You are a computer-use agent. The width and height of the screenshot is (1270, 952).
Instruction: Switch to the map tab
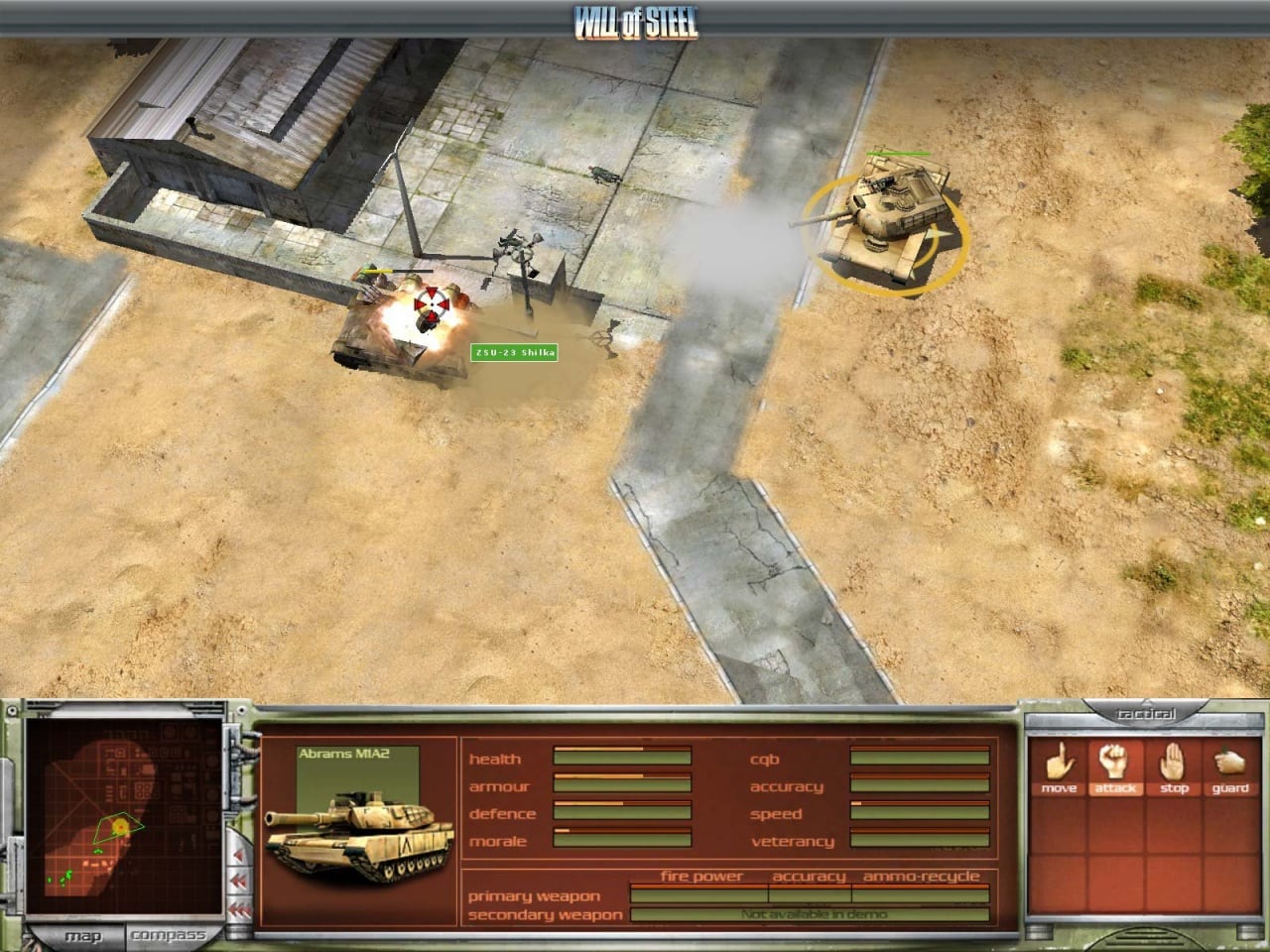click(82, 935)
